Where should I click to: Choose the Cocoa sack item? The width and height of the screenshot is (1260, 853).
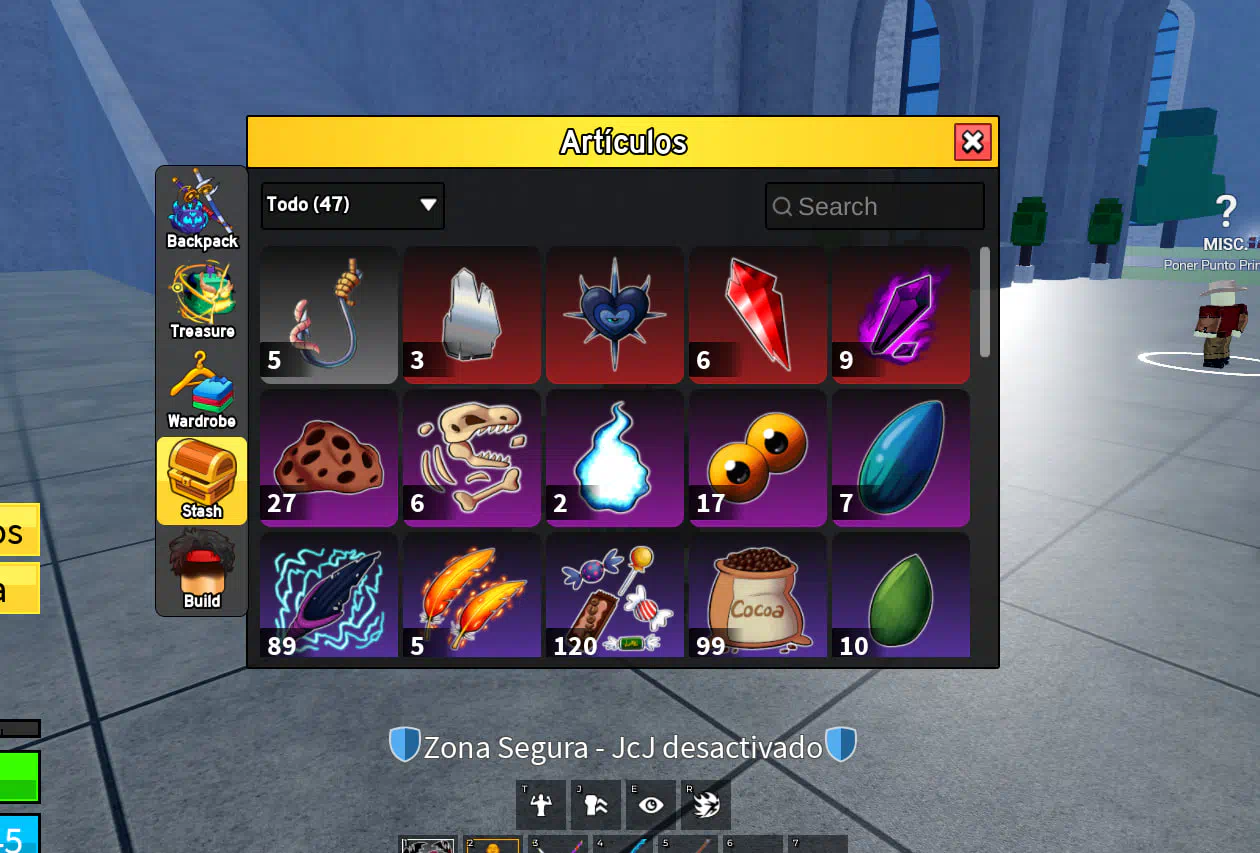pos(758,597)
